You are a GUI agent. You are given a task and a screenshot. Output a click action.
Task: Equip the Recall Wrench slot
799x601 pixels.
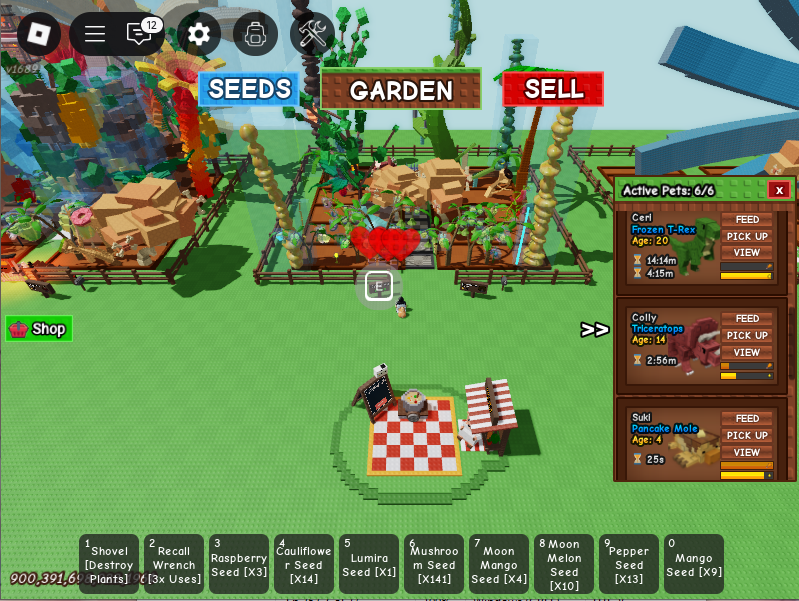[174, 564]
